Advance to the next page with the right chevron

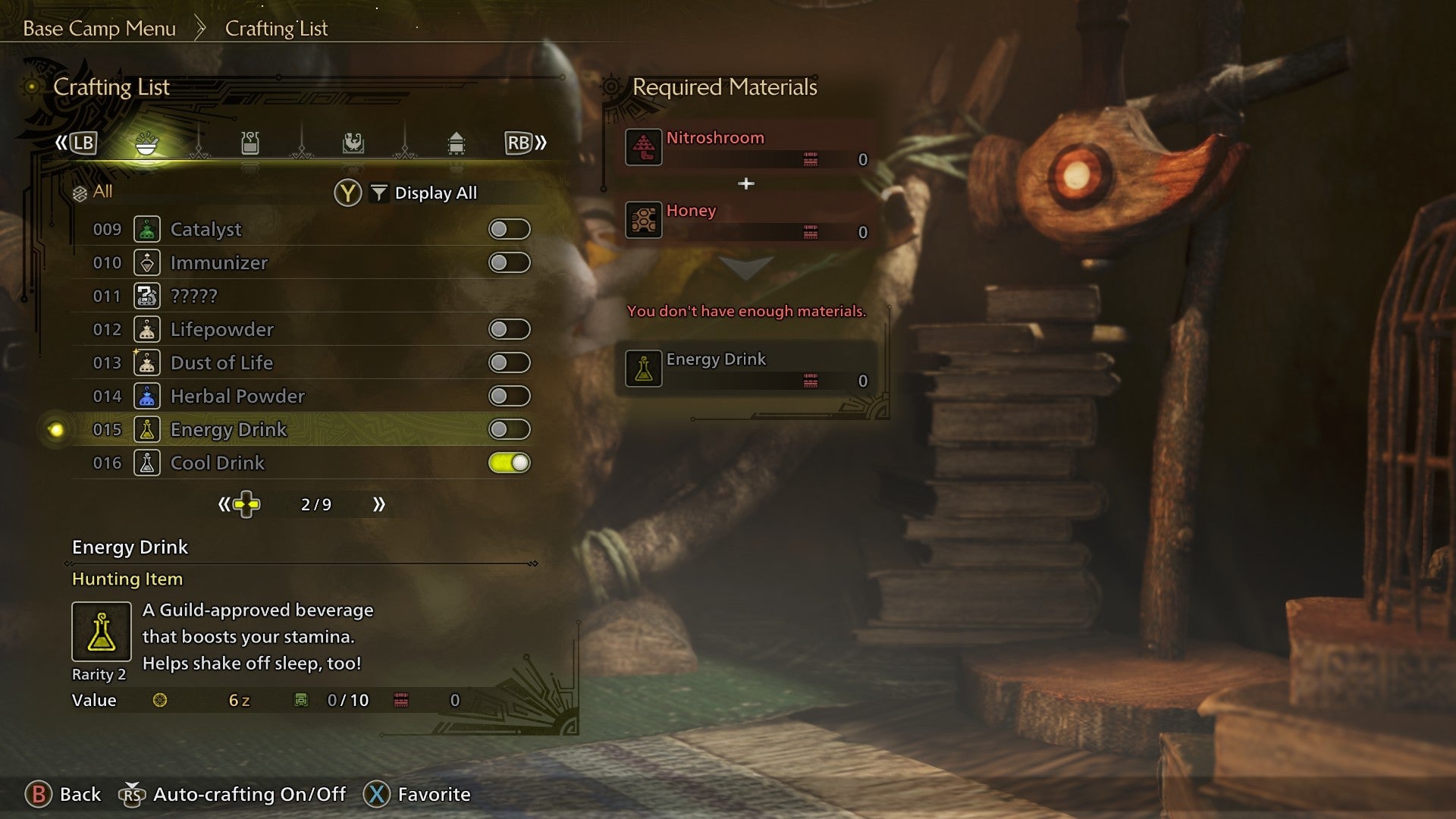coord(379,504)
